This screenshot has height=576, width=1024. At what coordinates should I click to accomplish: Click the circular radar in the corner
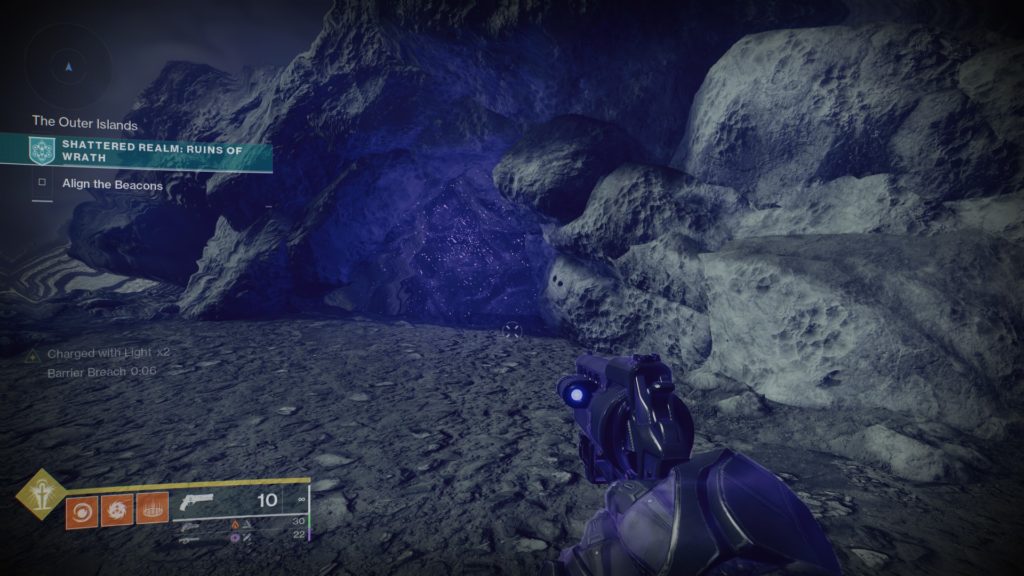[x=68, y=67]
